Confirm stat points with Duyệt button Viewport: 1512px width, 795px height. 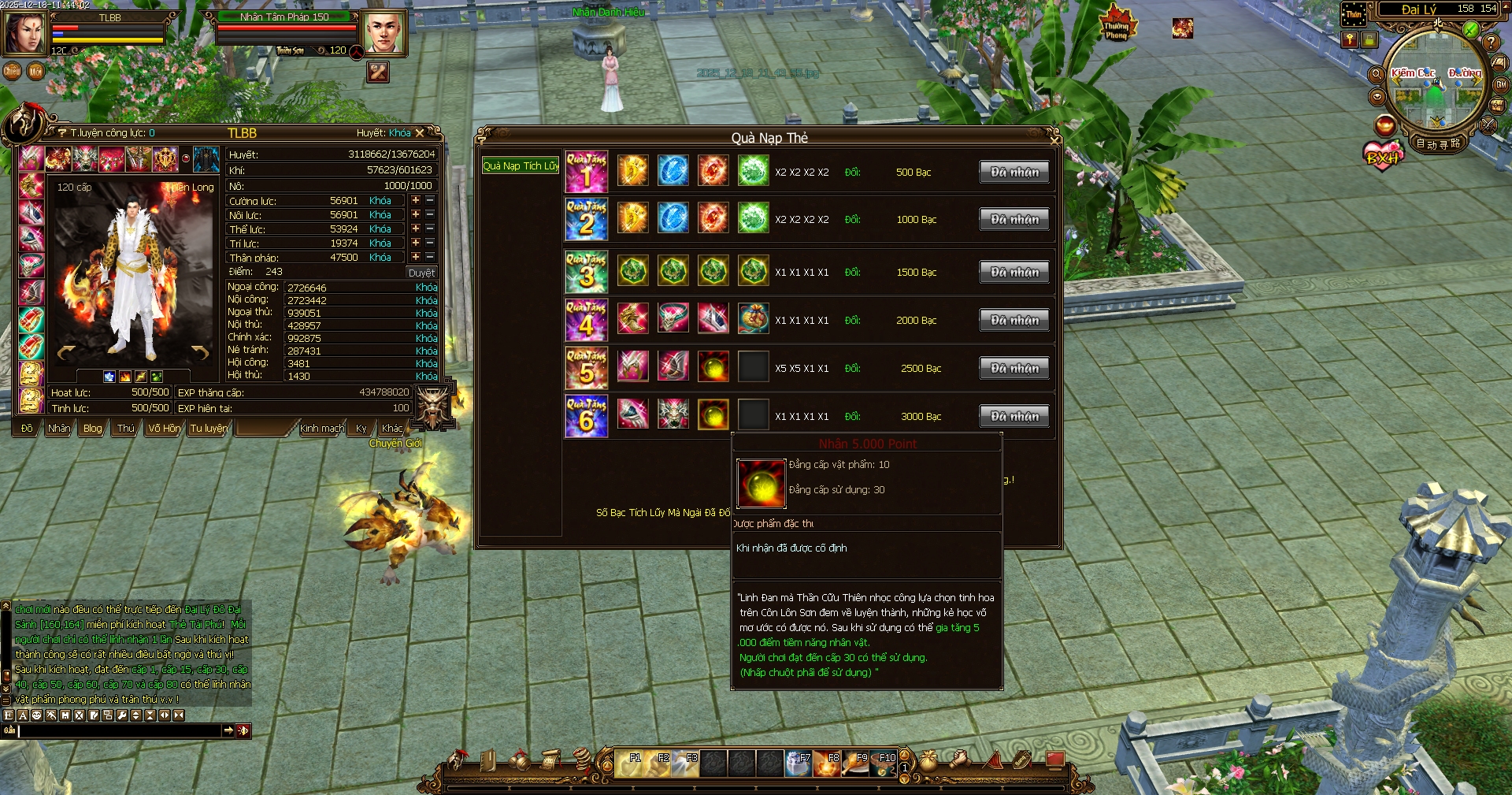coord(421,273)
